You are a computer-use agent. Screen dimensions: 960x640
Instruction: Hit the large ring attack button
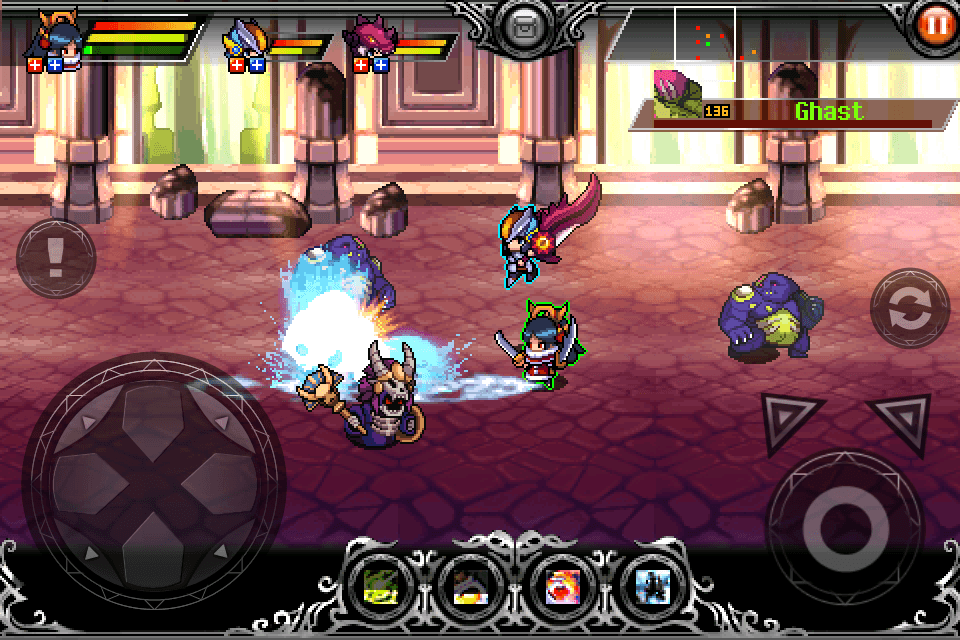tap(845, 527)
